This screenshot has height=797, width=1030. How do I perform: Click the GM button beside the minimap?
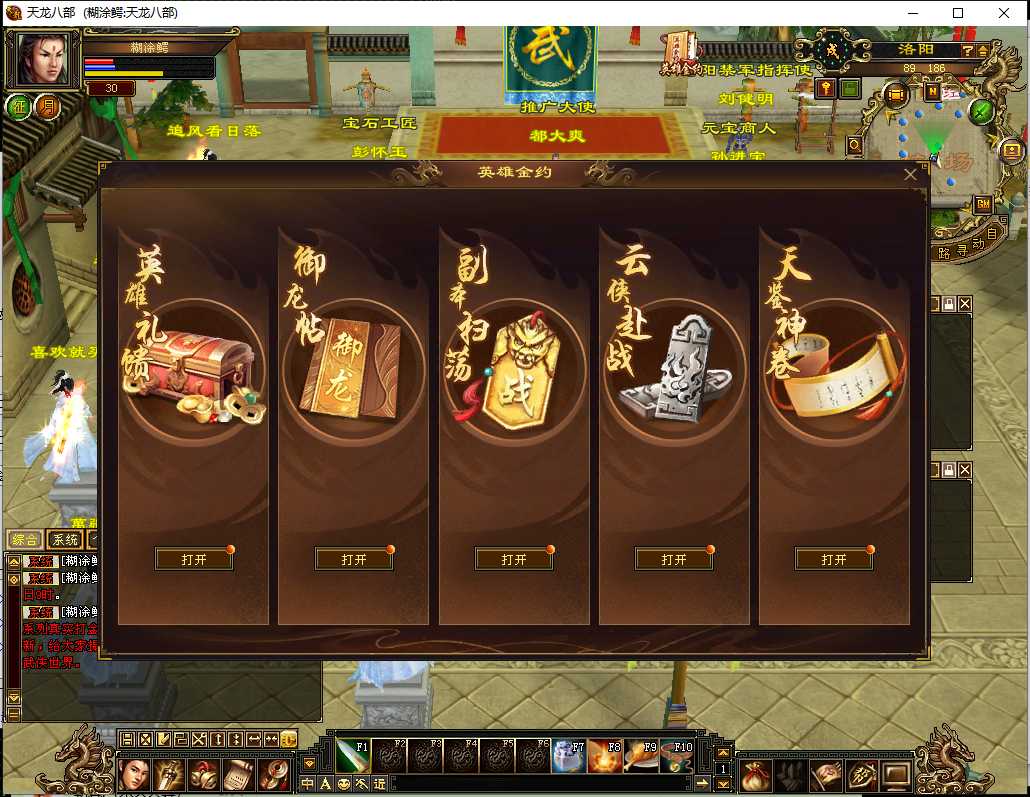984,204
